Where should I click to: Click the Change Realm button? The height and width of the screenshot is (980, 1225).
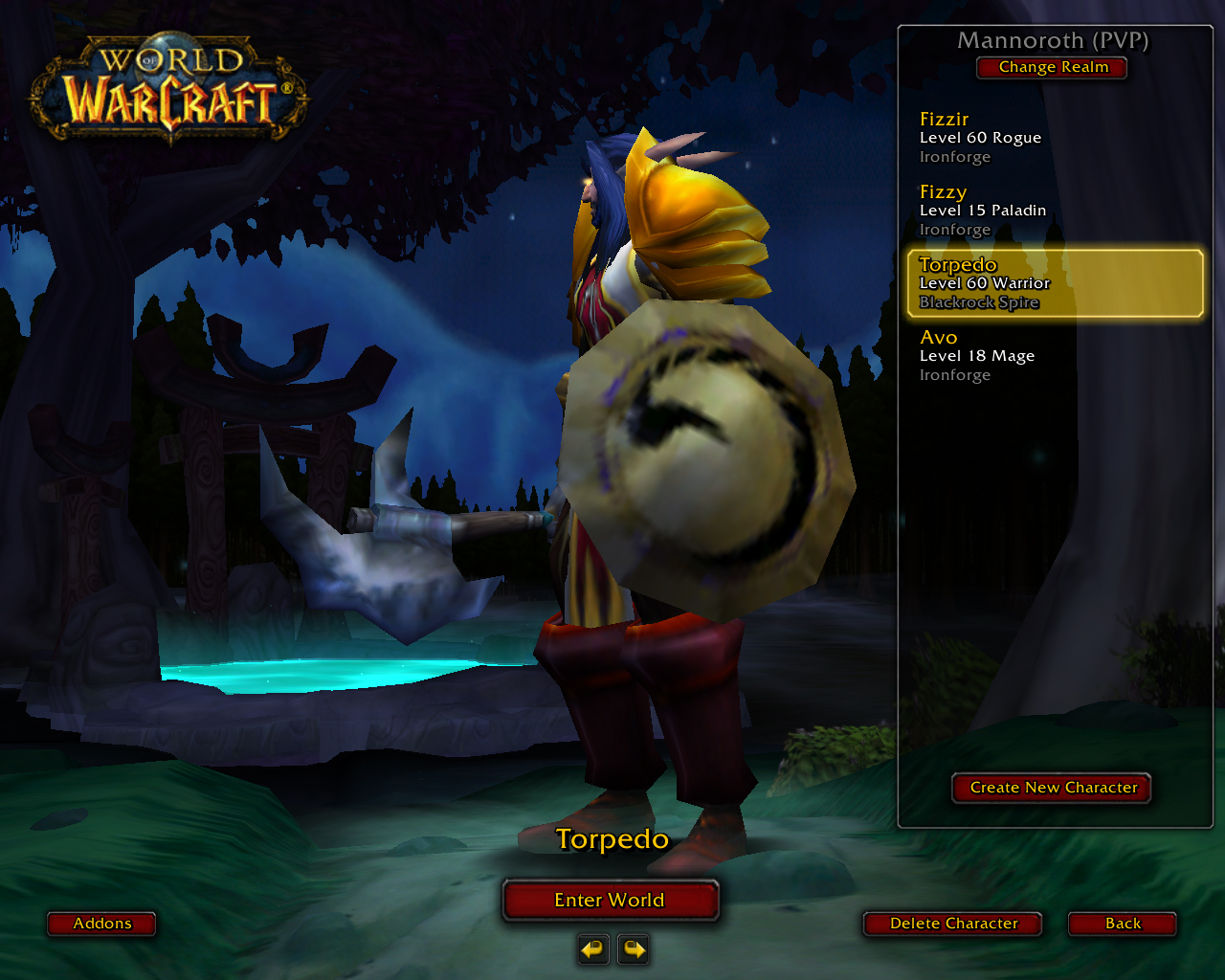(1052, 68)
